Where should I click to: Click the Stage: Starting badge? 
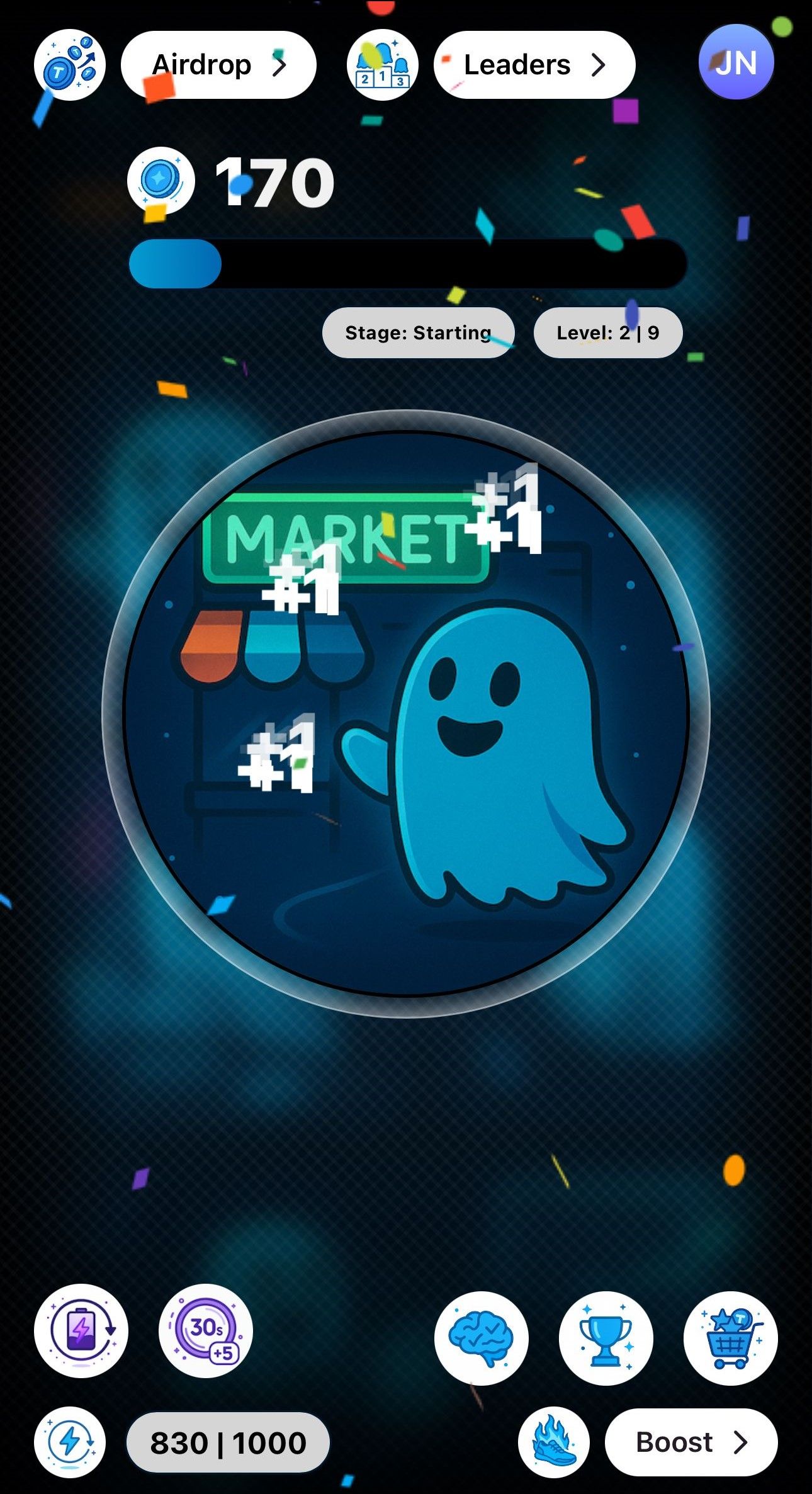[418, 333]
